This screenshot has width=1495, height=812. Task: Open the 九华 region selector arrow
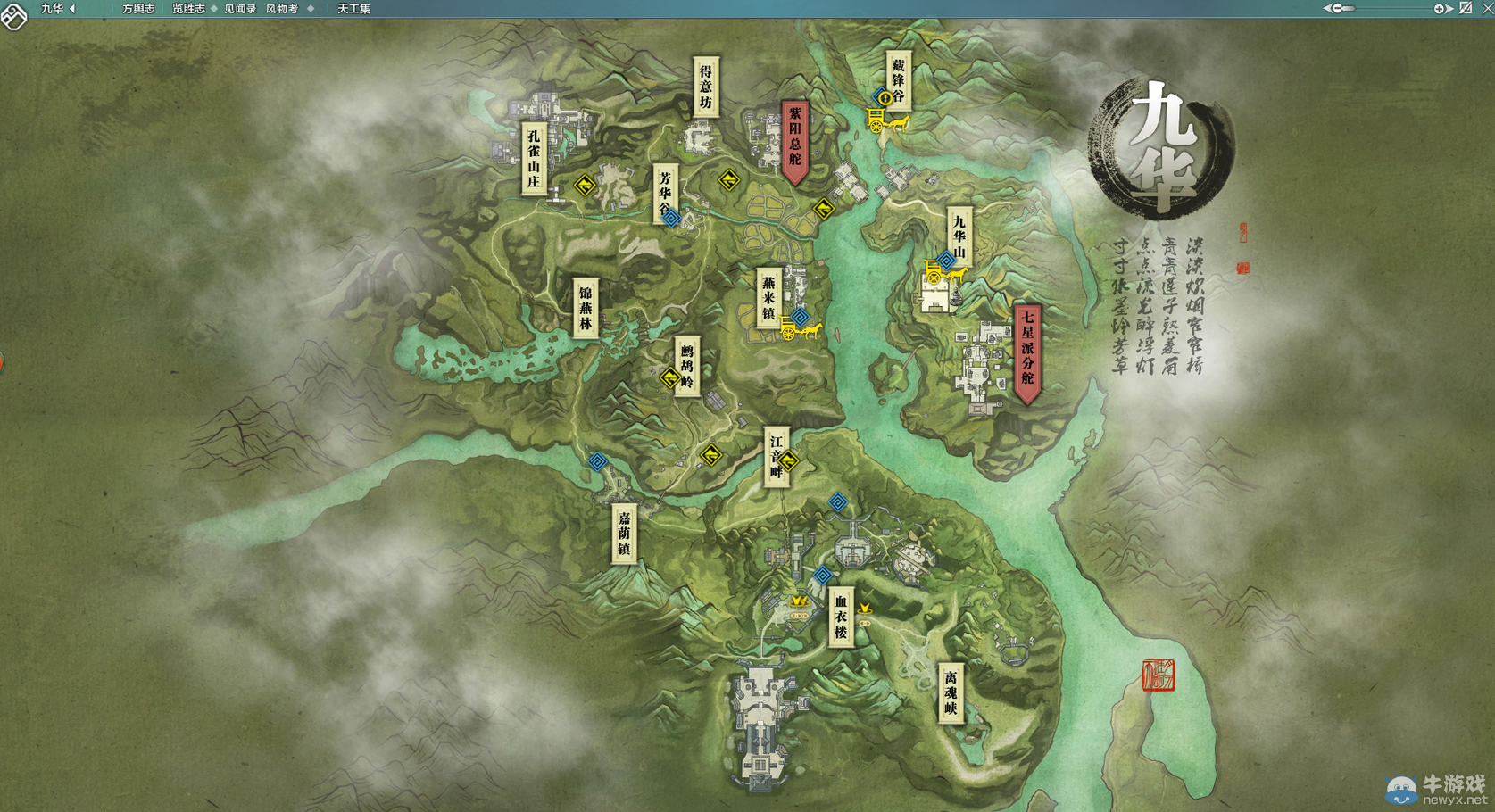click(73, 8)
